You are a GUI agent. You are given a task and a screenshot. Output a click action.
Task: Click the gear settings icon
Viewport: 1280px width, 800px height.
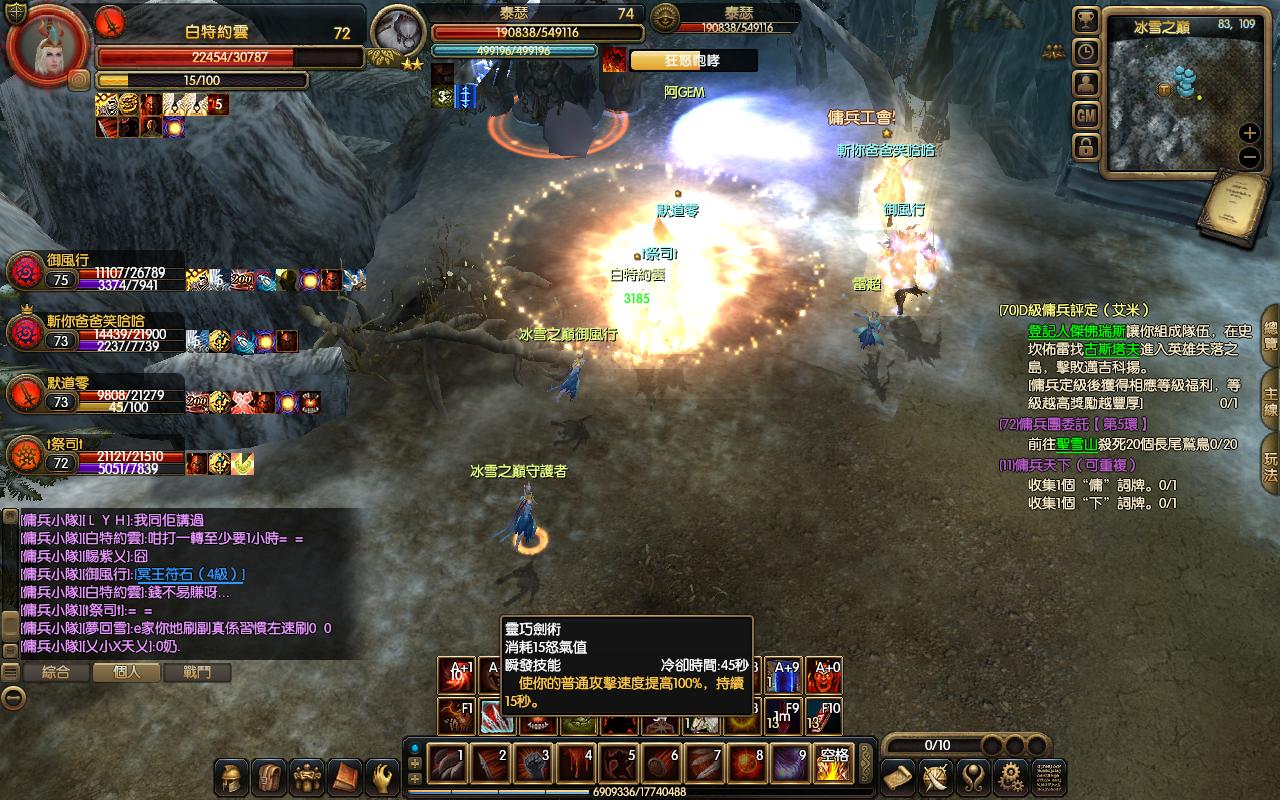coord(1011,777)
